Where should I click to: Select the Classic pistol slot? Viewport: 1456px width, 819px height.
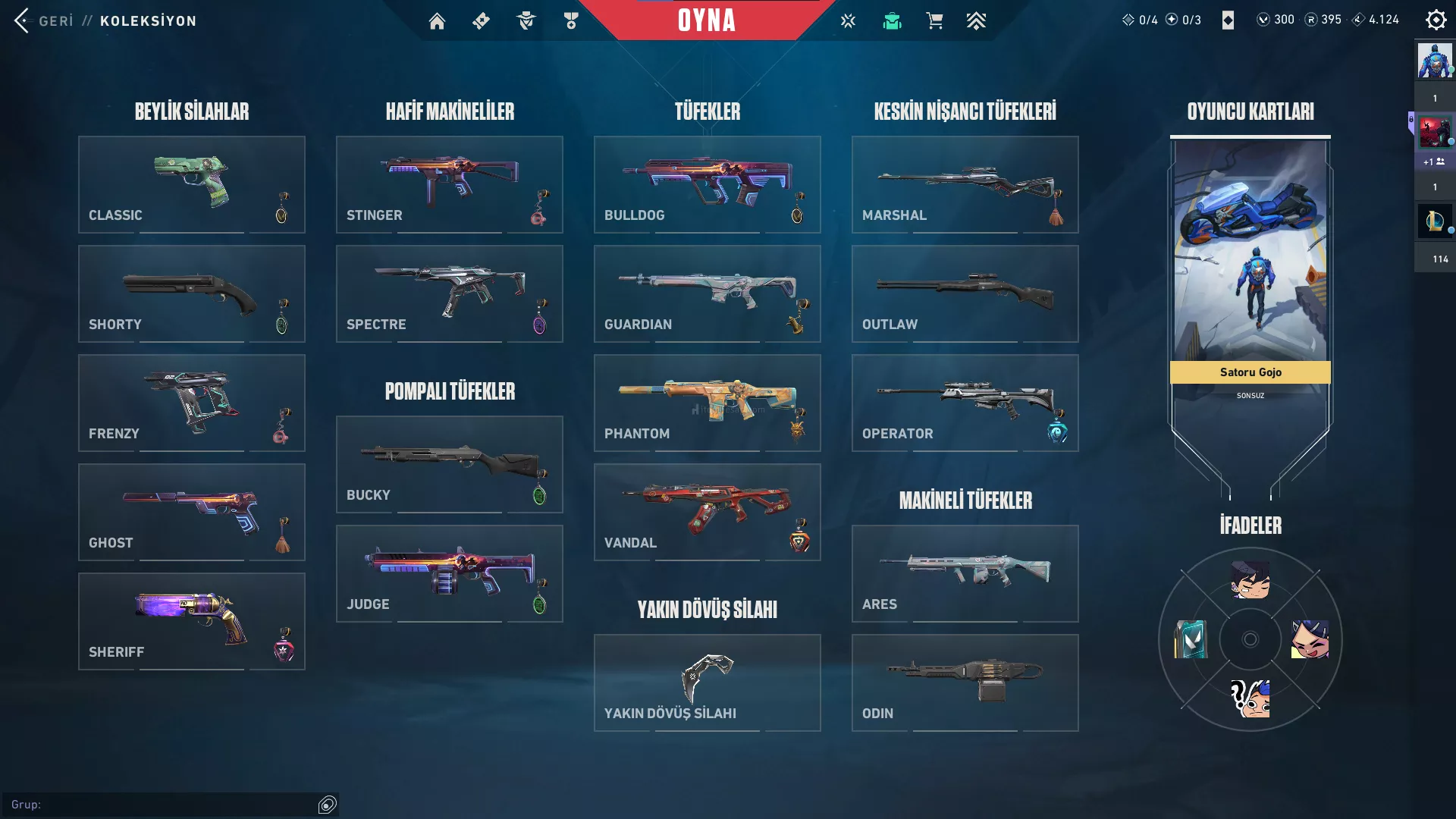click(191, 184)
